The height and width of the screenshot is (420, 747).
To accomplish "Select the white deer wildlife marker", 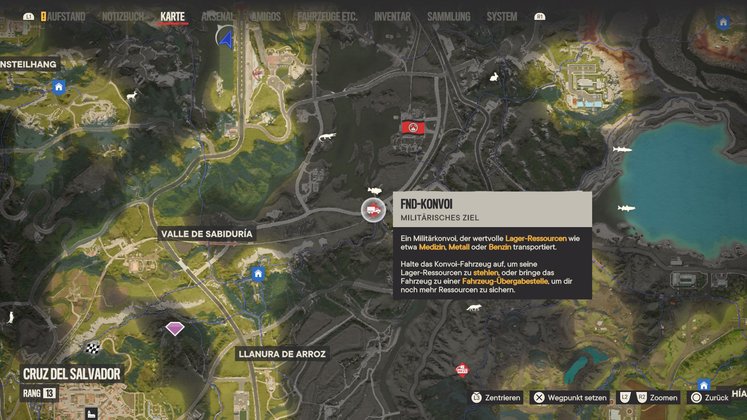I will 130,96.
